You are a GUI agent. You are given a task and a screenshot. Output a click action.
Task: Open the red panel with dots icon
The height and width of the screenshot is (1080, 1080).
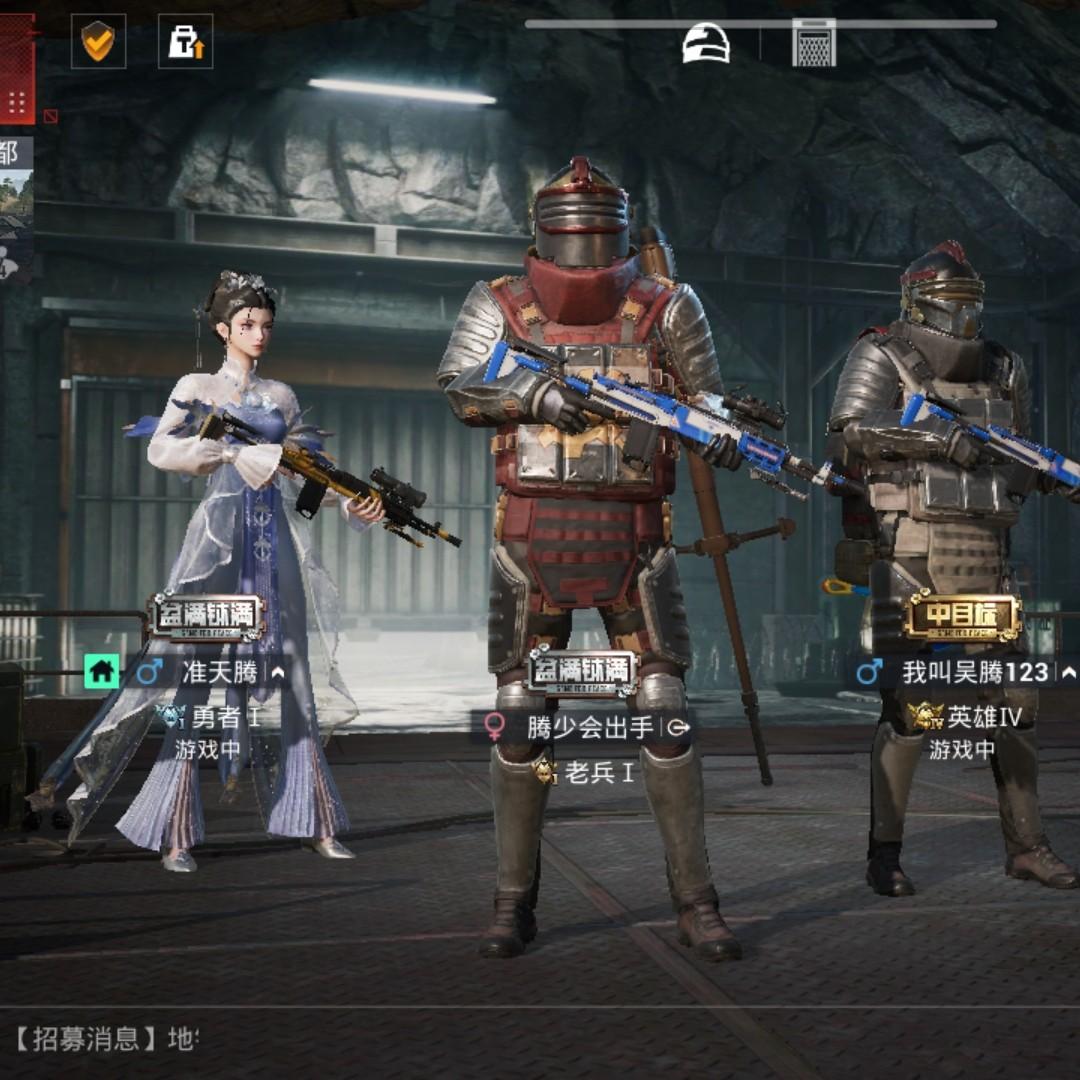(17, 100)
